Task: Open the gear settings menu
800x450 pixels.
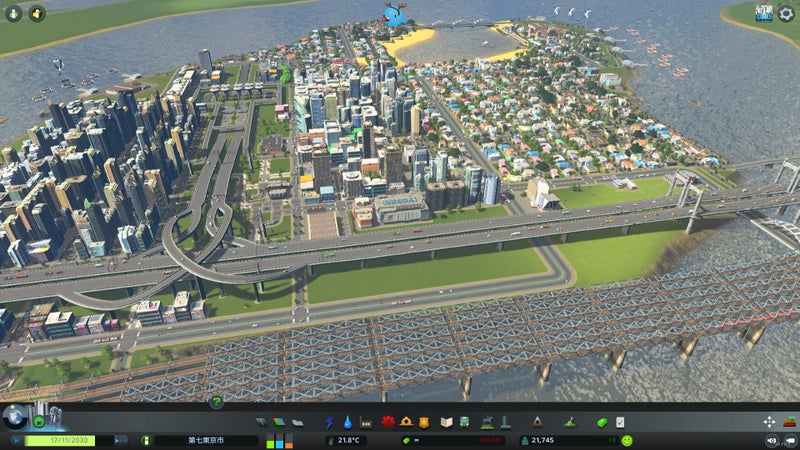Action: point(786,13)
